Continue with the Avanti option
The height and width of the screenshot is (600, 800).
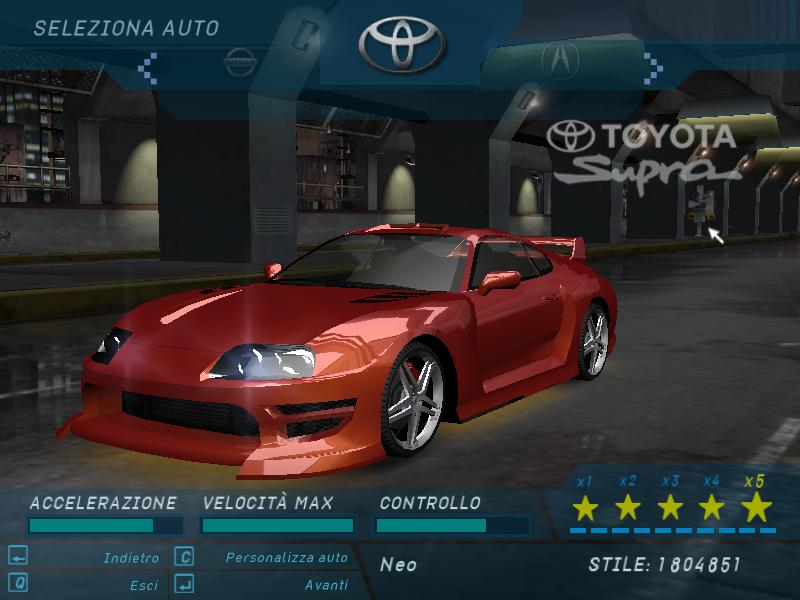[x=326, y=585]
